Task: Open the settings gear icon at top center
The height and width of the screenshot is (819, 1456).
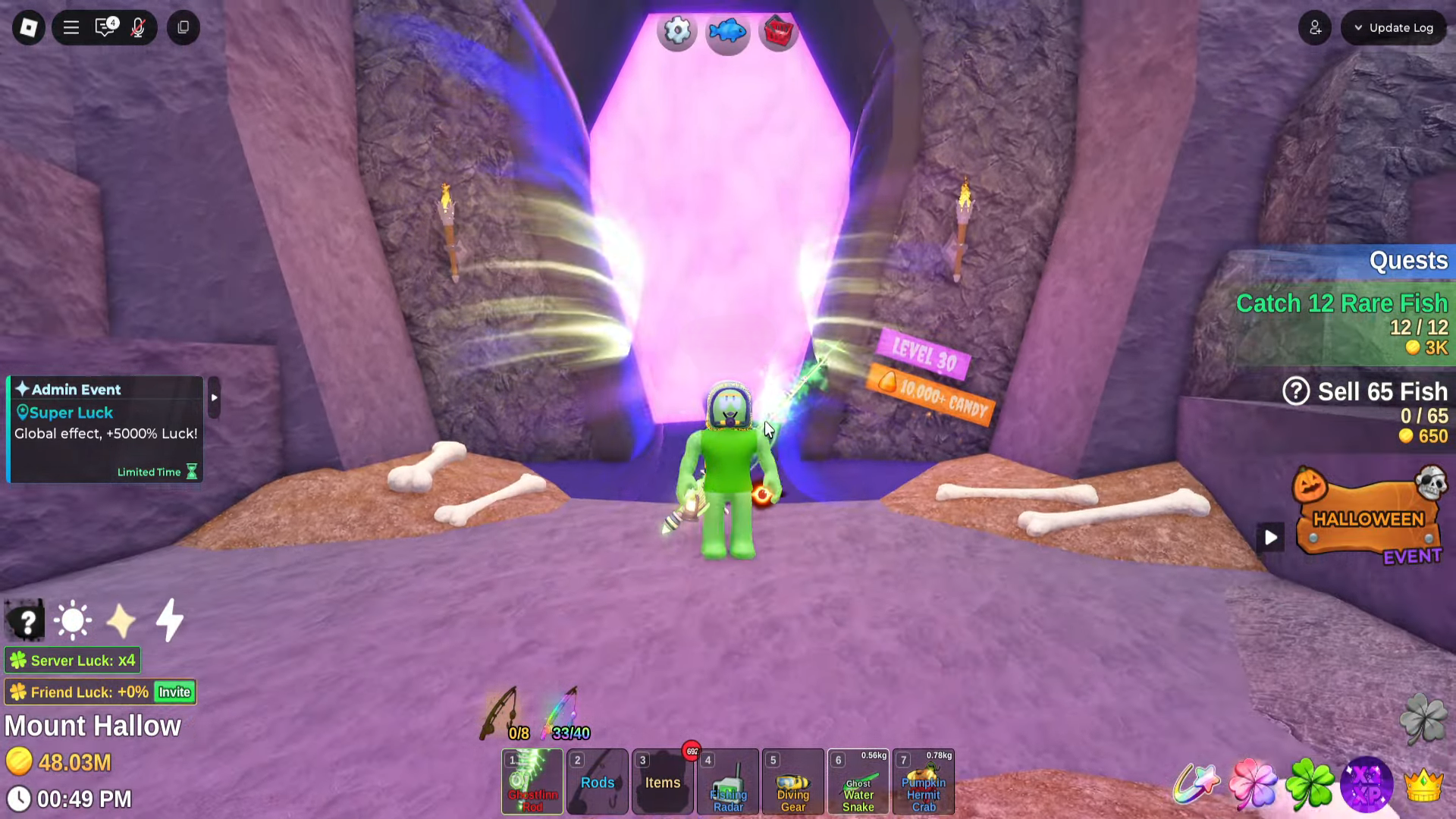Action: tap(676, 31)
